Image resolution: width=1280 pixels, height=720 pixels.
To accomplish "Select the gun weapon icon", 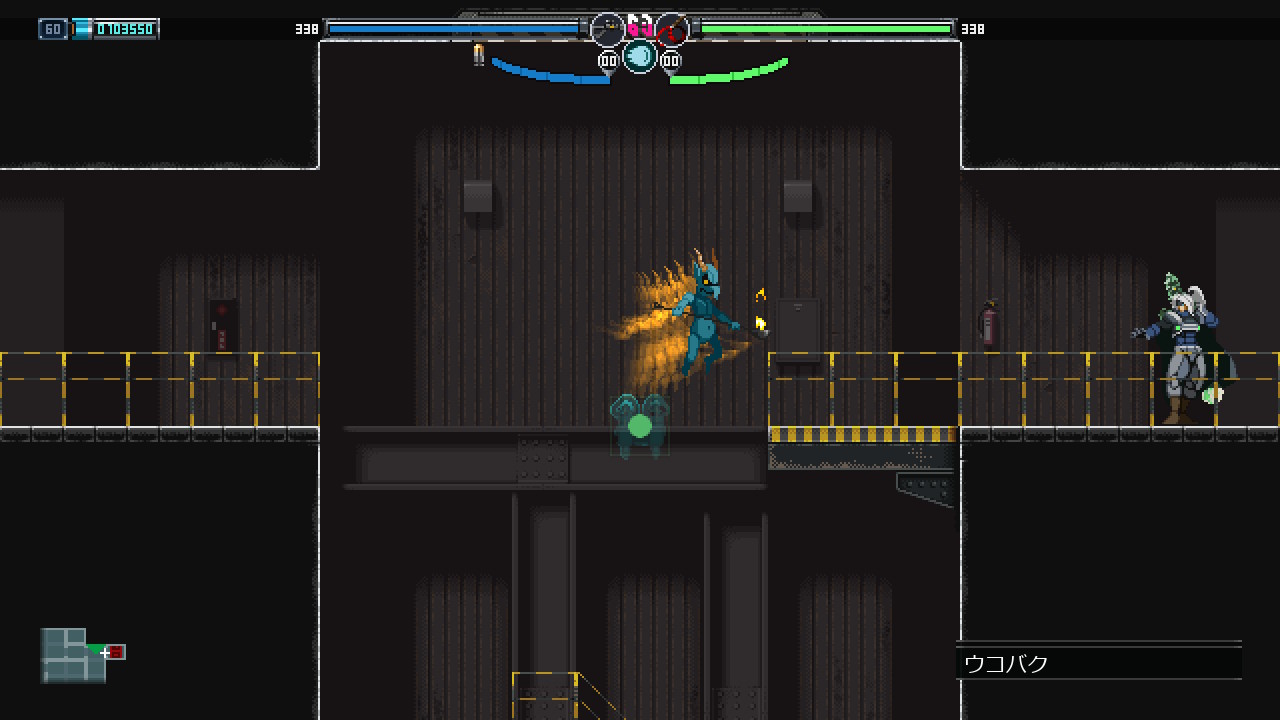I will pyautogui.click(x=607, y=29).
